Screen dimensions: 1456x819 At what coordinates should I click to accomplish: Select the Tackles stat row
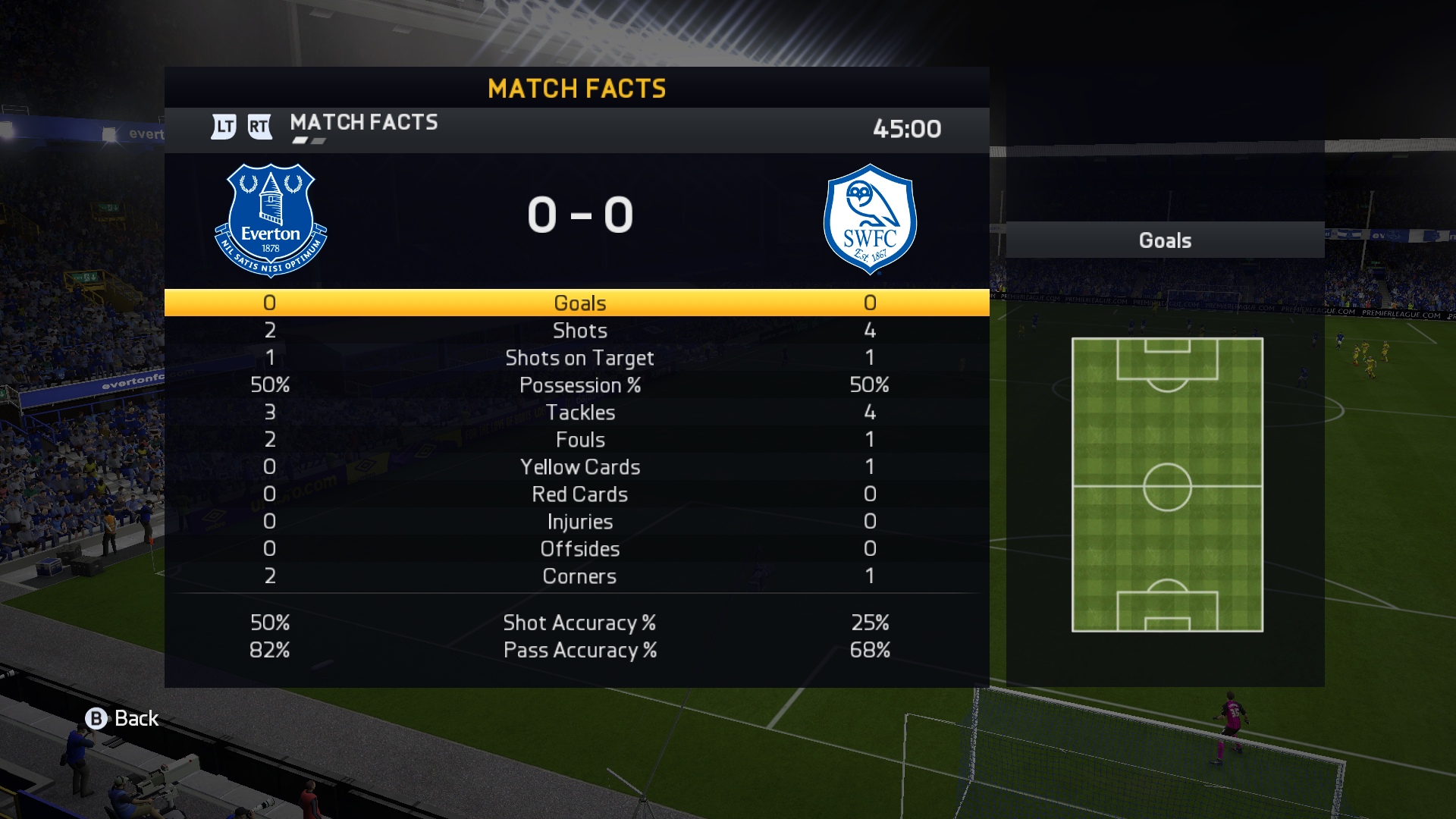[579, 413]
